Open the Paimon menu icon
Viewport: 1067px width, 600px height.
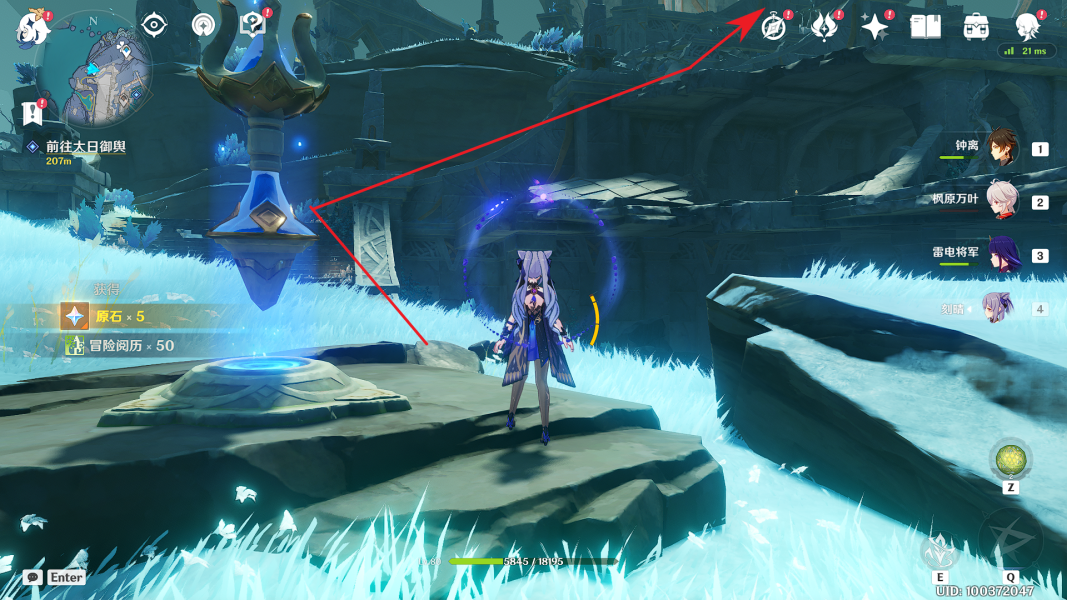[x=32, y=28]
